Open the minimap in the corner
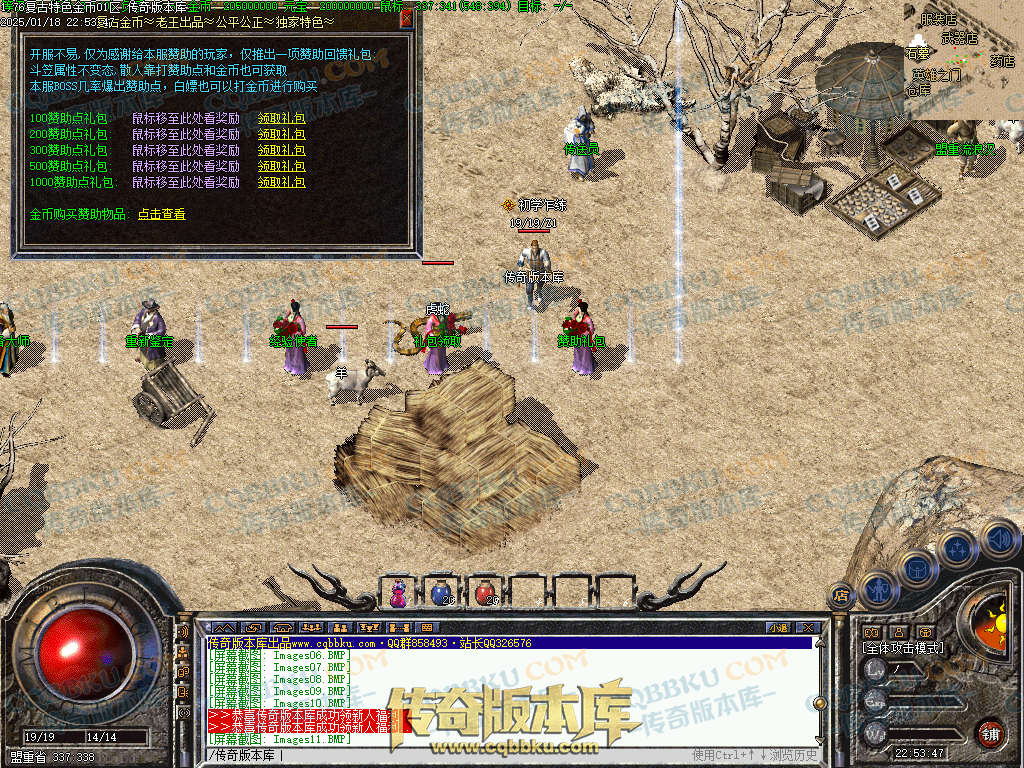This screenshot has width=1024, height=768. pyautogui.click(x=963, y=60)
